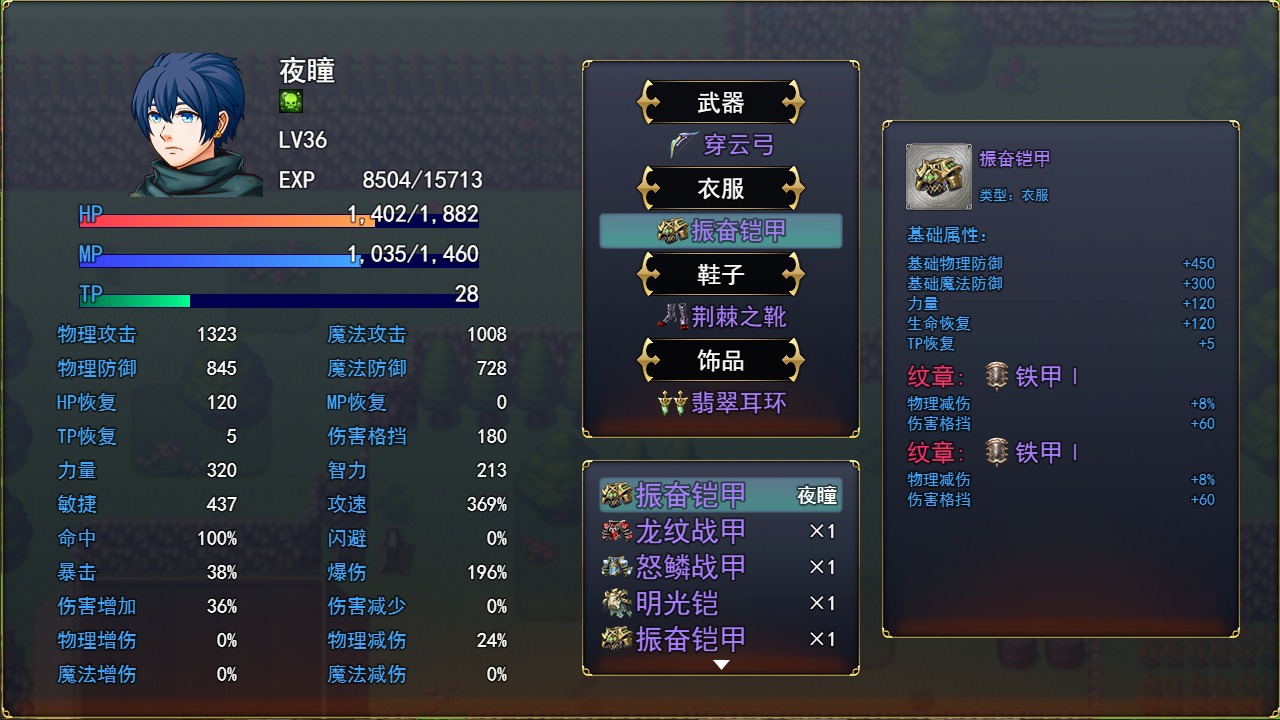Click the 荆棘之靴 boots icon
The width and height of the screenshot is (1280, 720).
677,317
